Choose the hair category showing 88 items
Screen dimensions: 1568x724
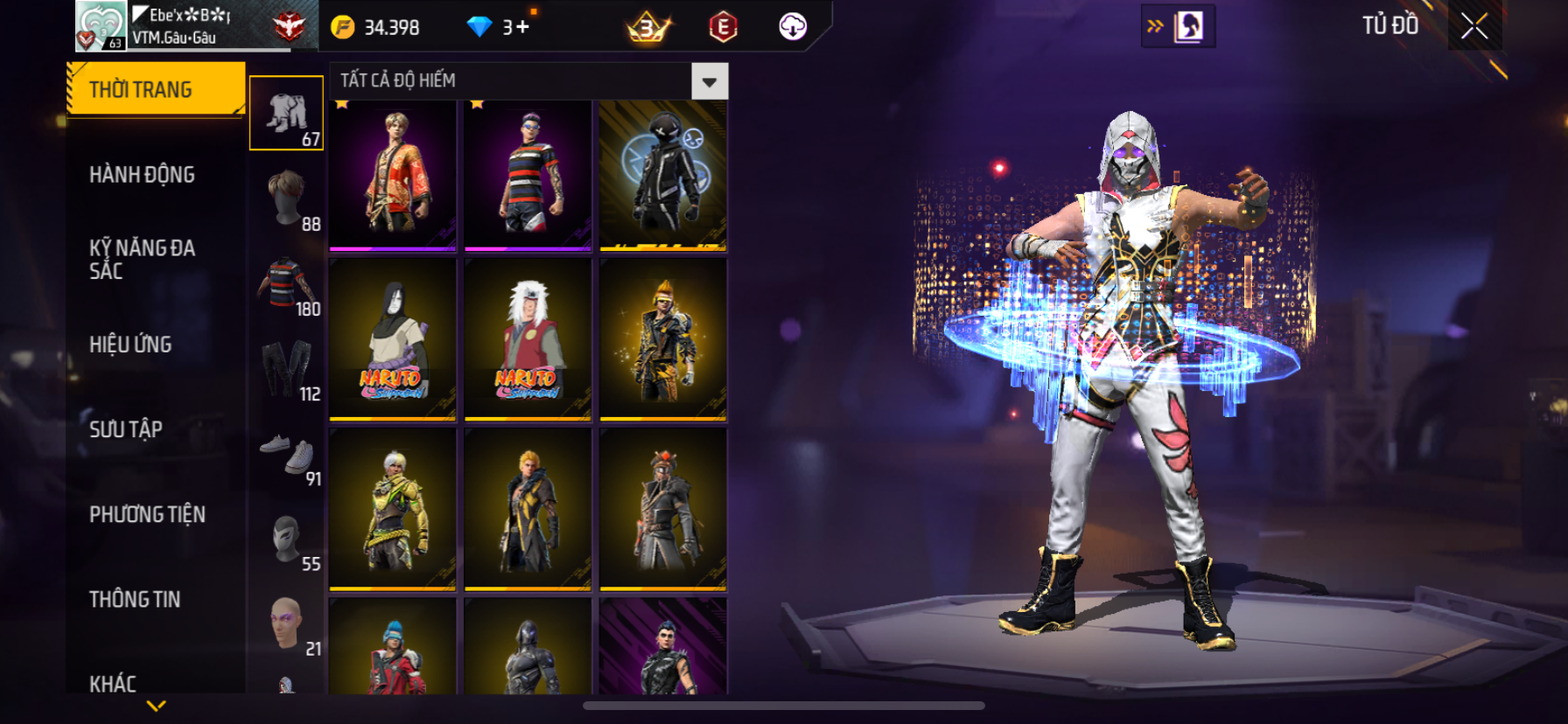coord(288,198)
